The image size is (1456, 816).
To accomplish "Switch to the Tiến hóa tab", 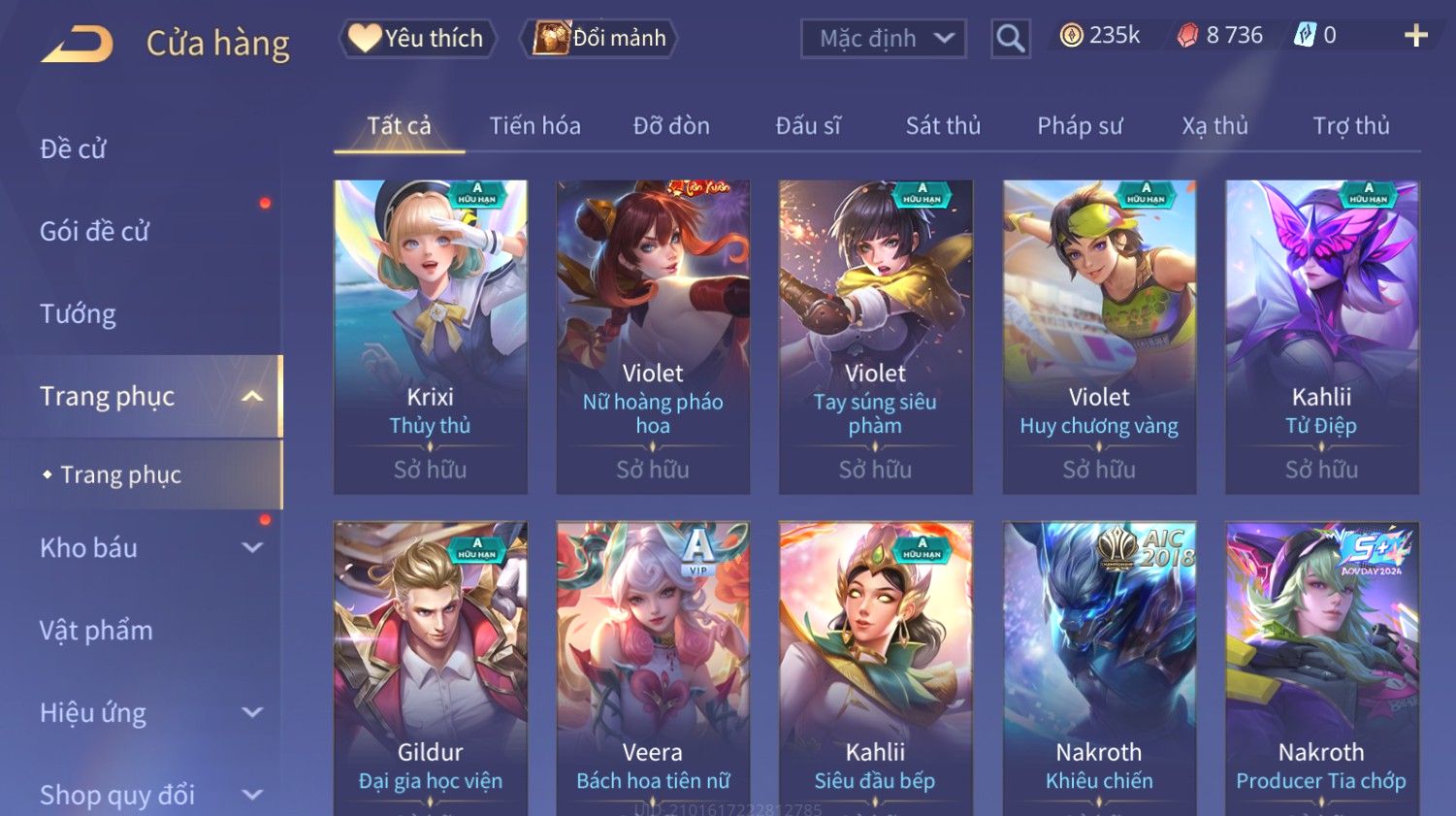I will tap(534, 126).
